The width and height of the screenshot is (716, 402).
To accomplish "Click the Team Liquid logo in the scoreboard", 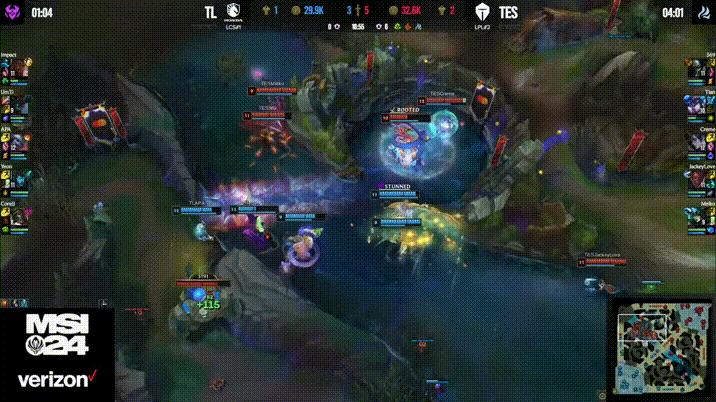I will click(236, 14).
